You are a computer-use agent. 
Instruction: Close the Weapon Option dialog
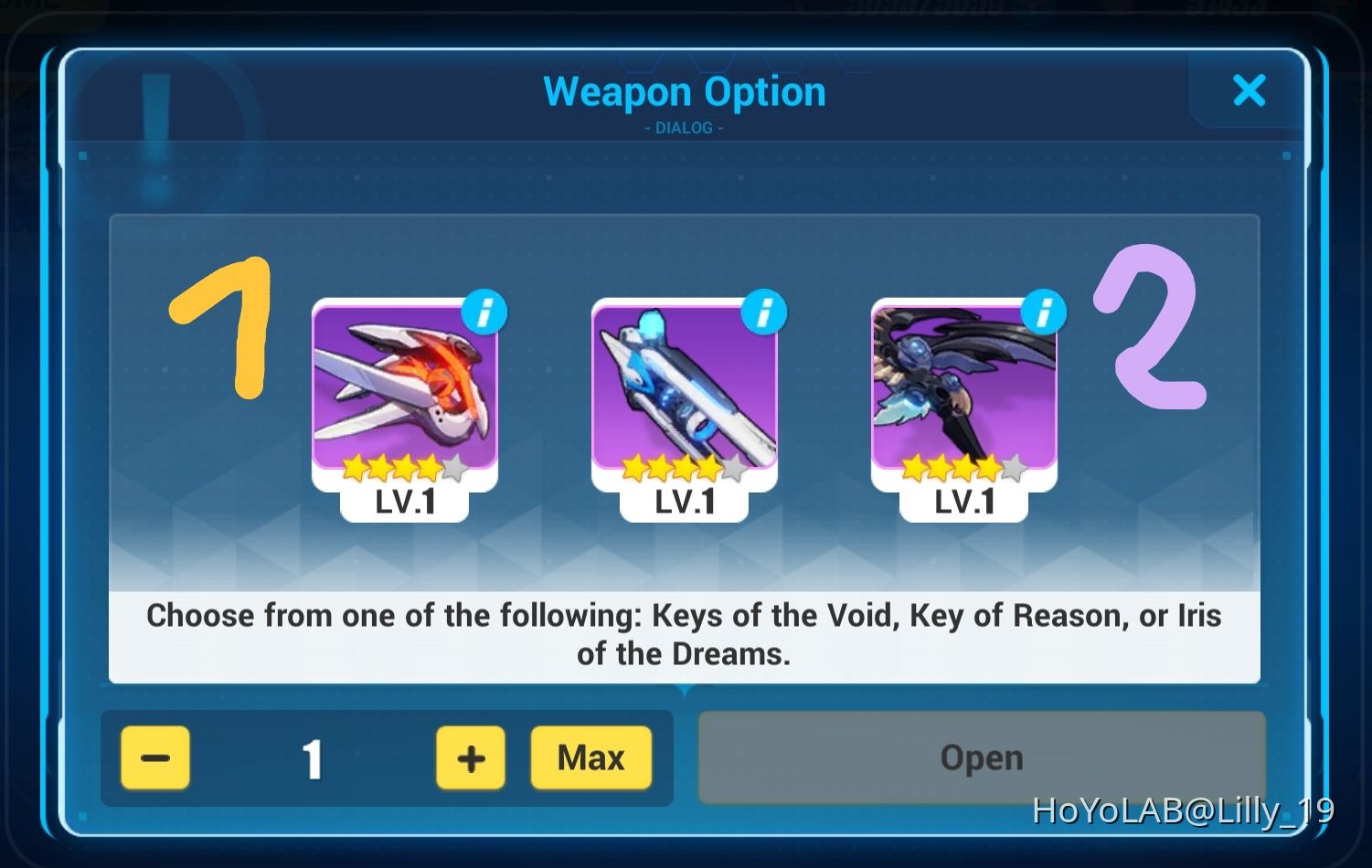(x=1250, y=90)
